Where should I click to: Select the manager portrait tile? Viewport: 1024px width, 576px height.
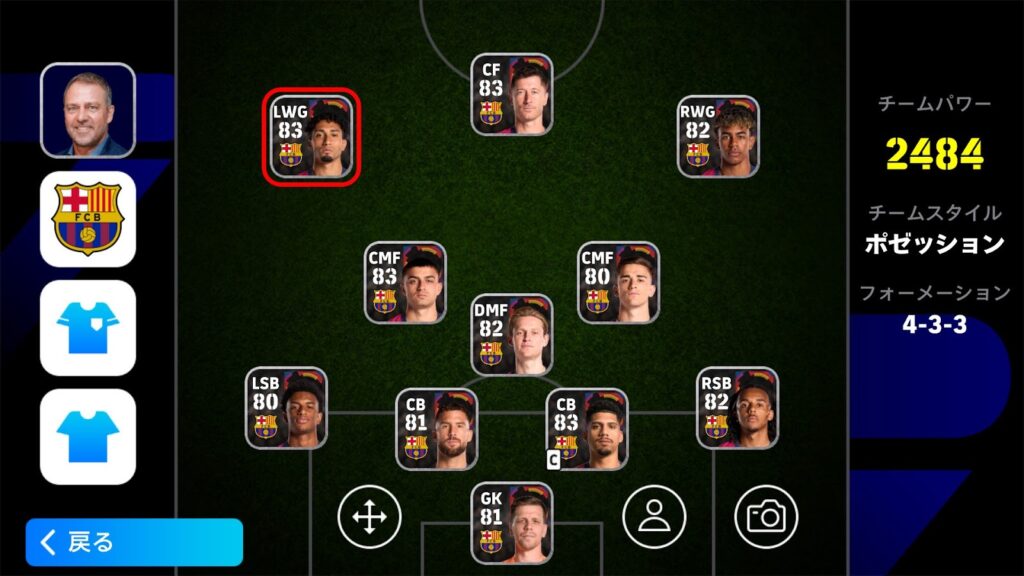87,110
